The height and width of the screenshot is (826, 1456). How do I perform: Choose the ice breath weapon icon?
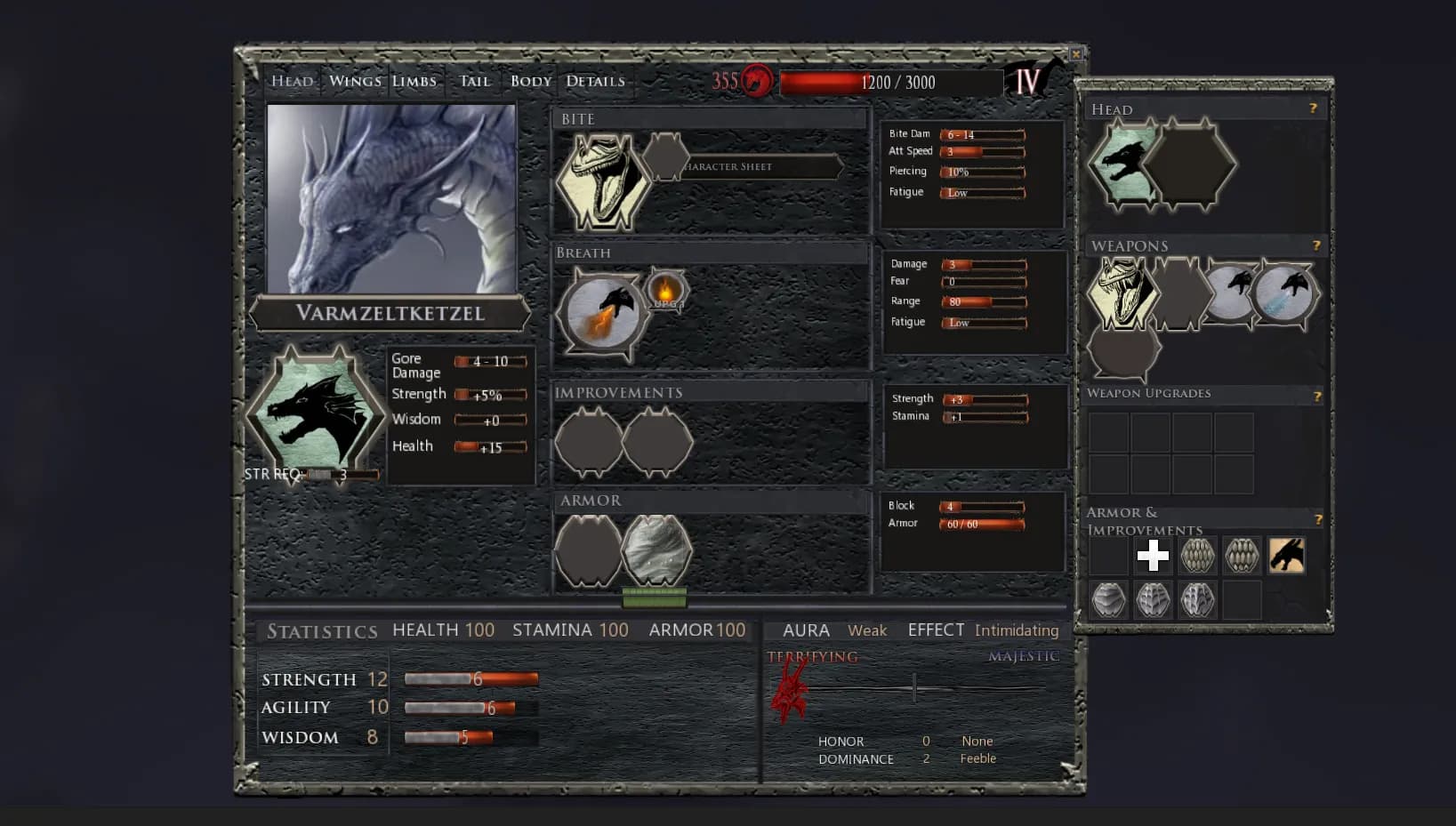[1283, 293]
